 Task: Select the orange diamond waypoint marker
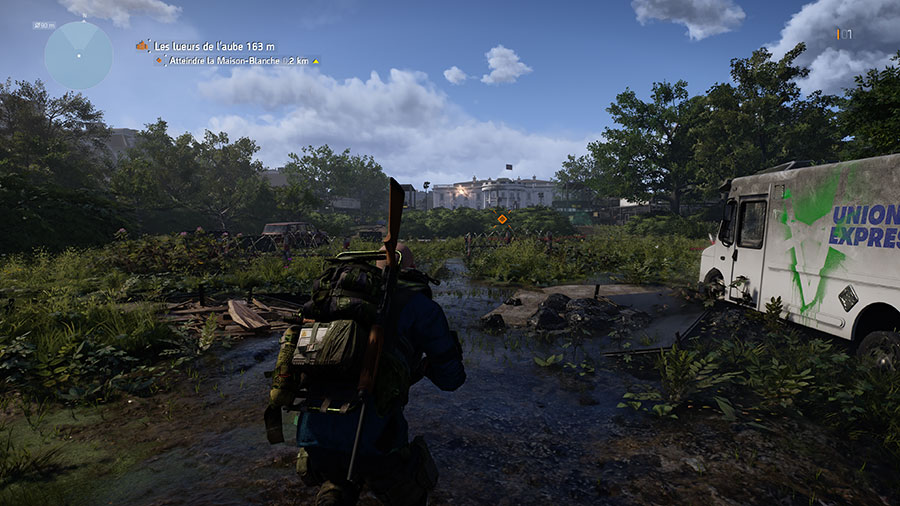point(502,218)
